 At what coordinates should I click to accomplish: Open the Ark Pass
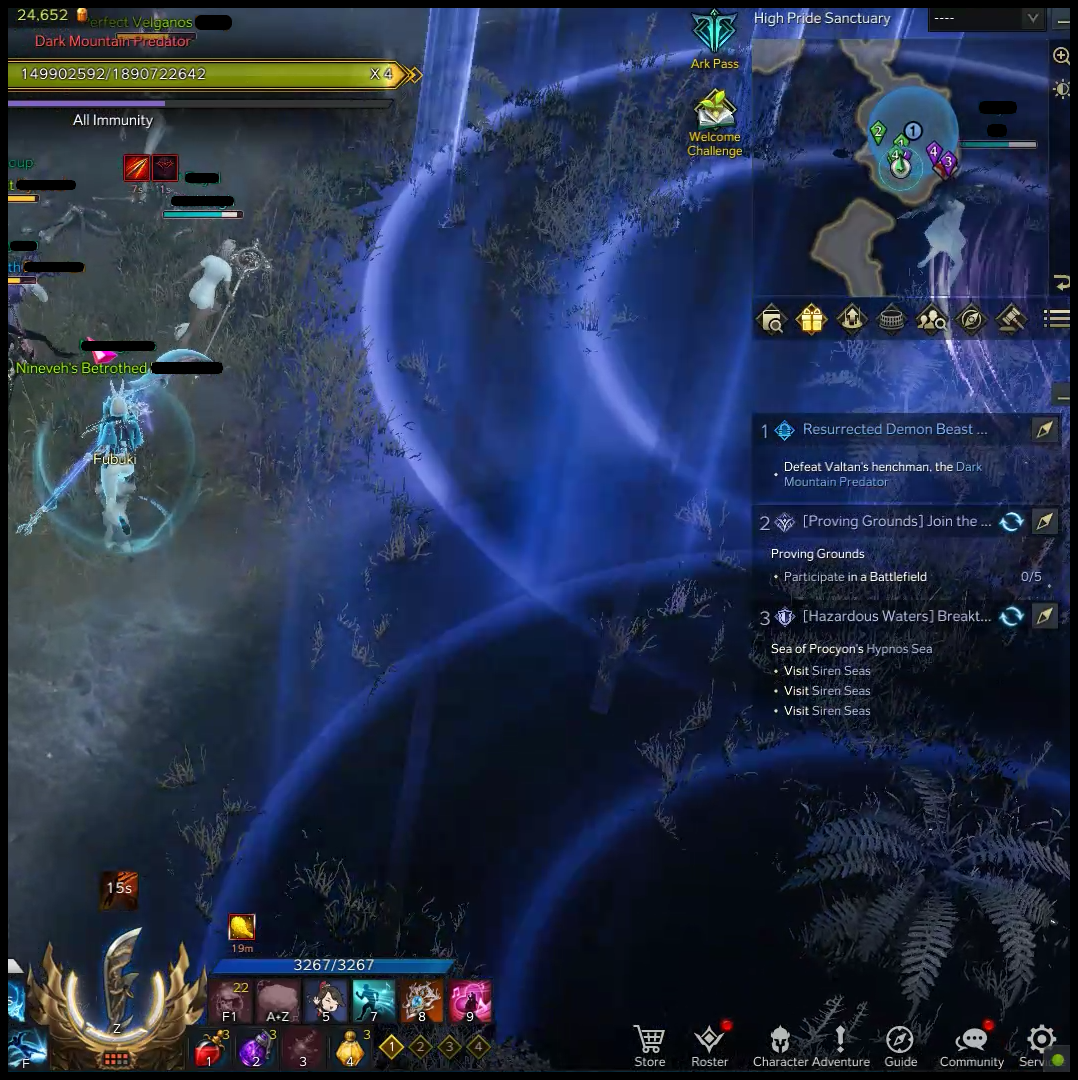coord(714,38)
